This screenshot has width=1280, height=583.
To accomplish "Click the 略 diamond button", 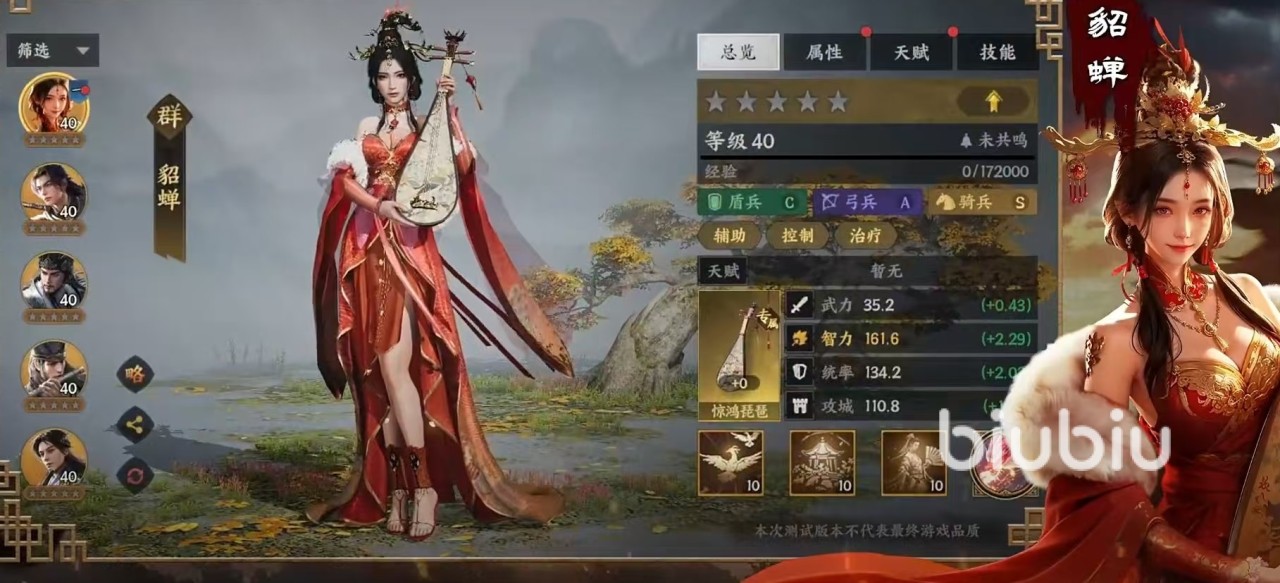I will tap(135, 374).
